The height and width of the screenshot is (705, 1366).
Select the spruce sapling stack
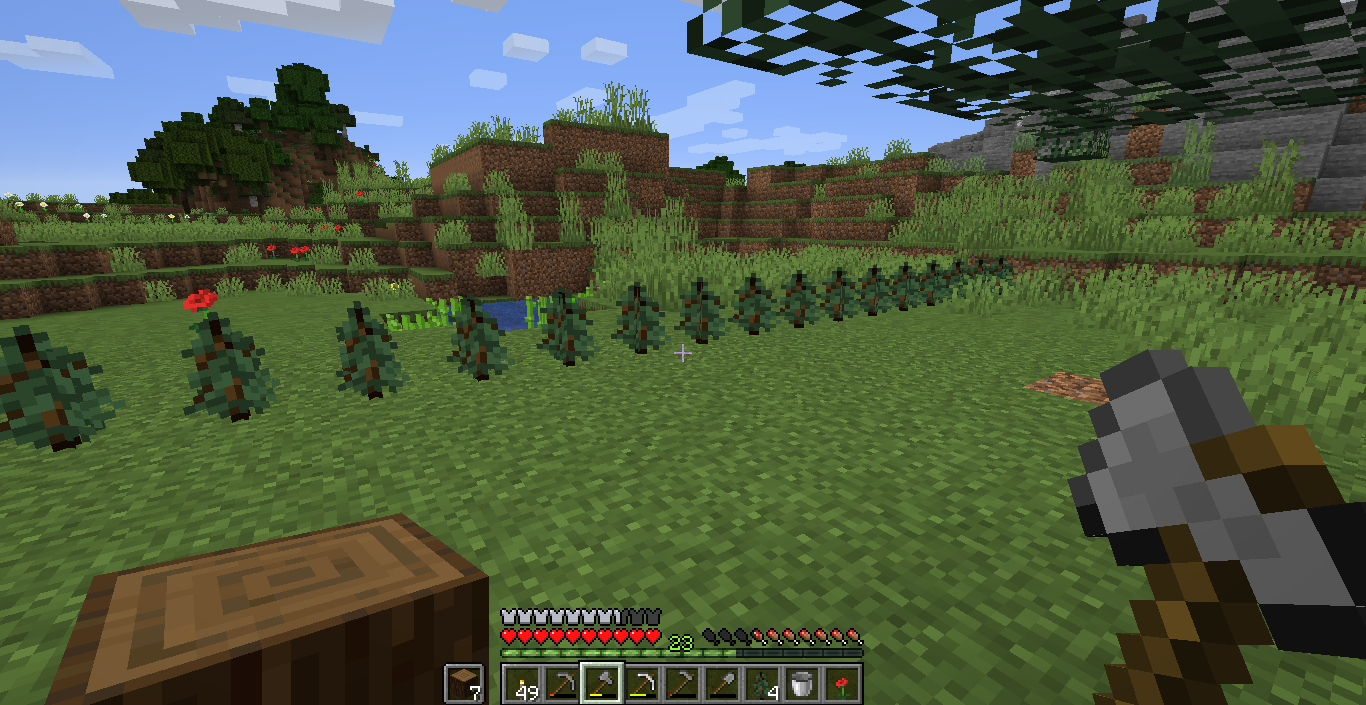coord(762,684)
